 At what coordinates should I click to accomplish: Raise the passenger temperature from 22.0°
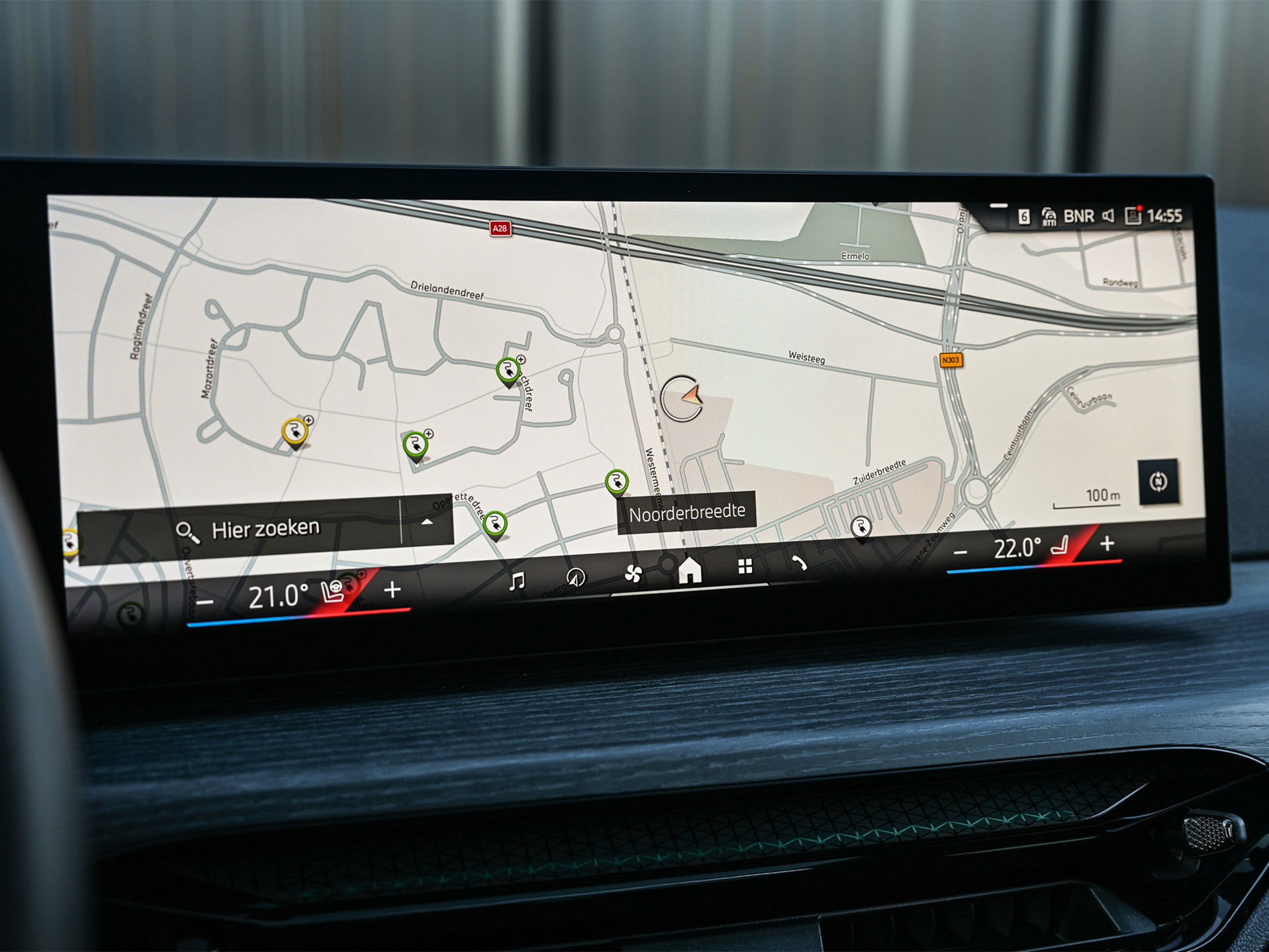(x=1107, y=544)
